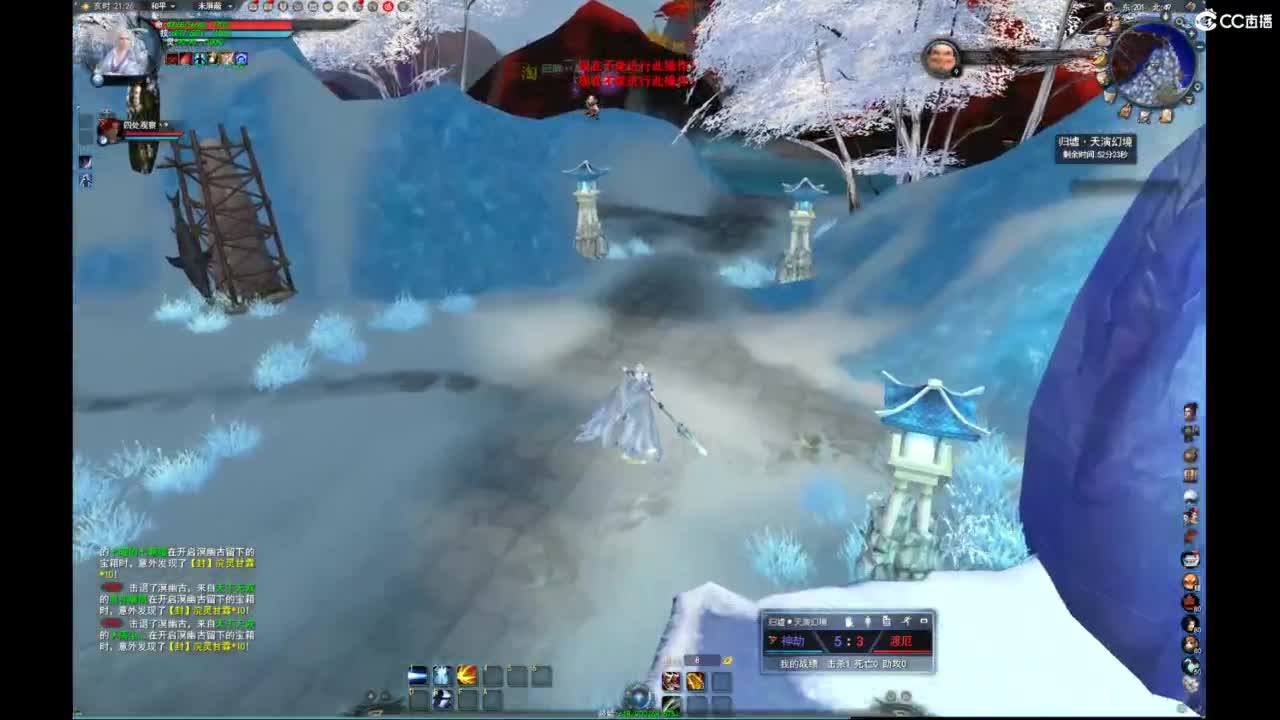Open the 和平 combat mode dropdown
The height and width of the screenshot is (720, 1280).
point(163,7)
